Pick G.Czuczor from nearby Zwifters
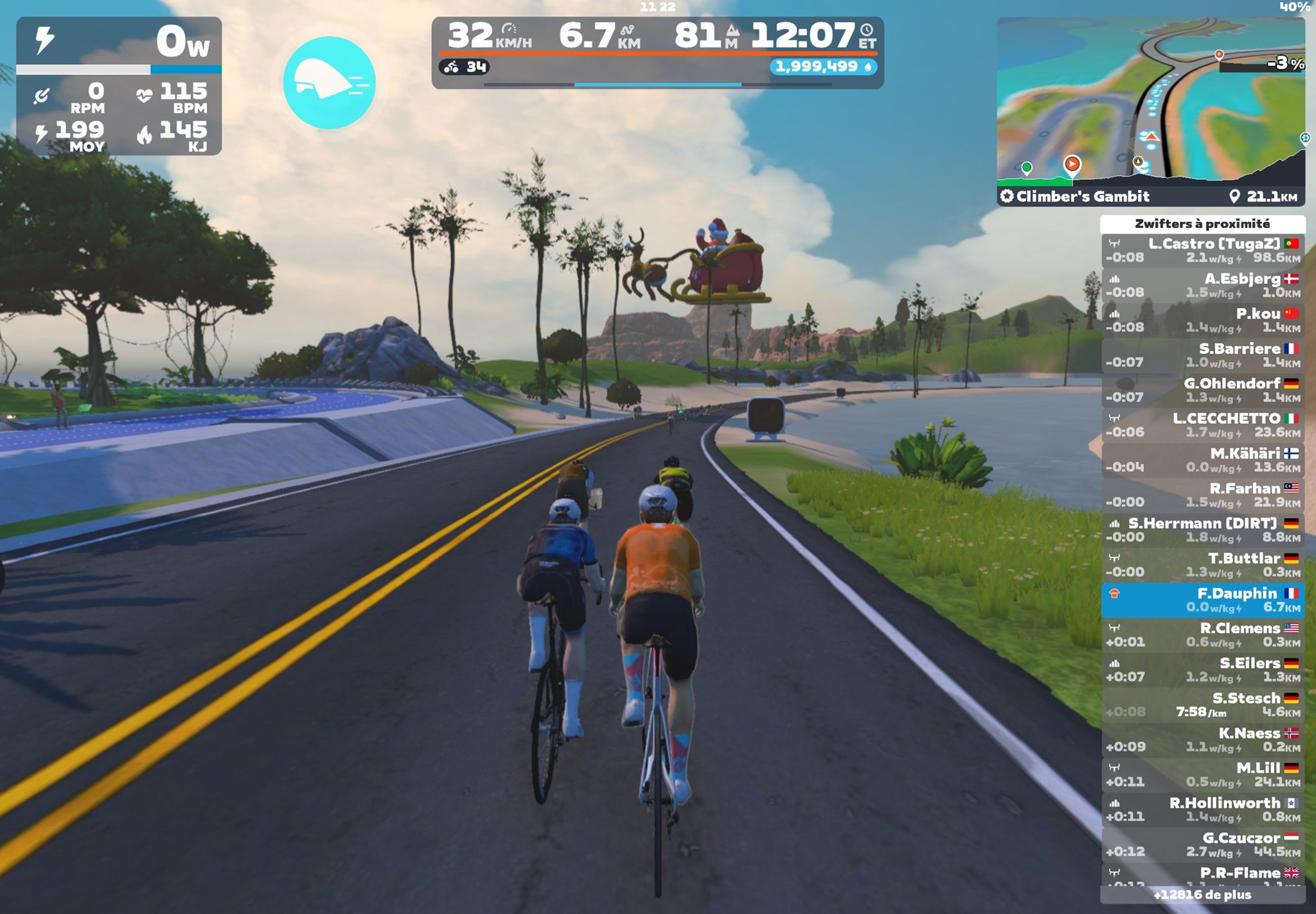The height and width of the screenshot is (914, 1316). [x=1202, y=845]
